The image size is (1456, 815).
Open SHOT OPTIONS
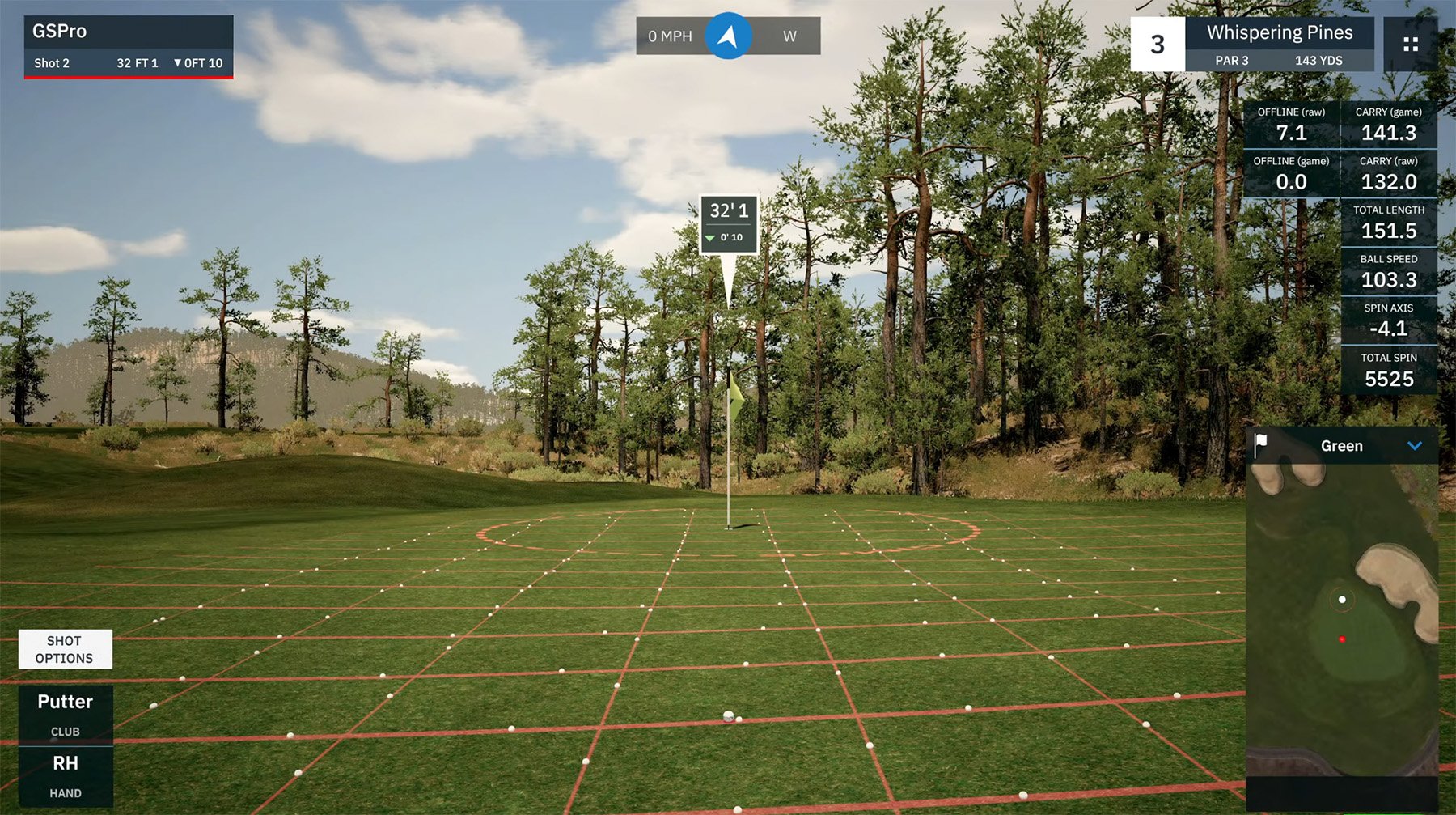pyautogui.click(x=66, y=649)
